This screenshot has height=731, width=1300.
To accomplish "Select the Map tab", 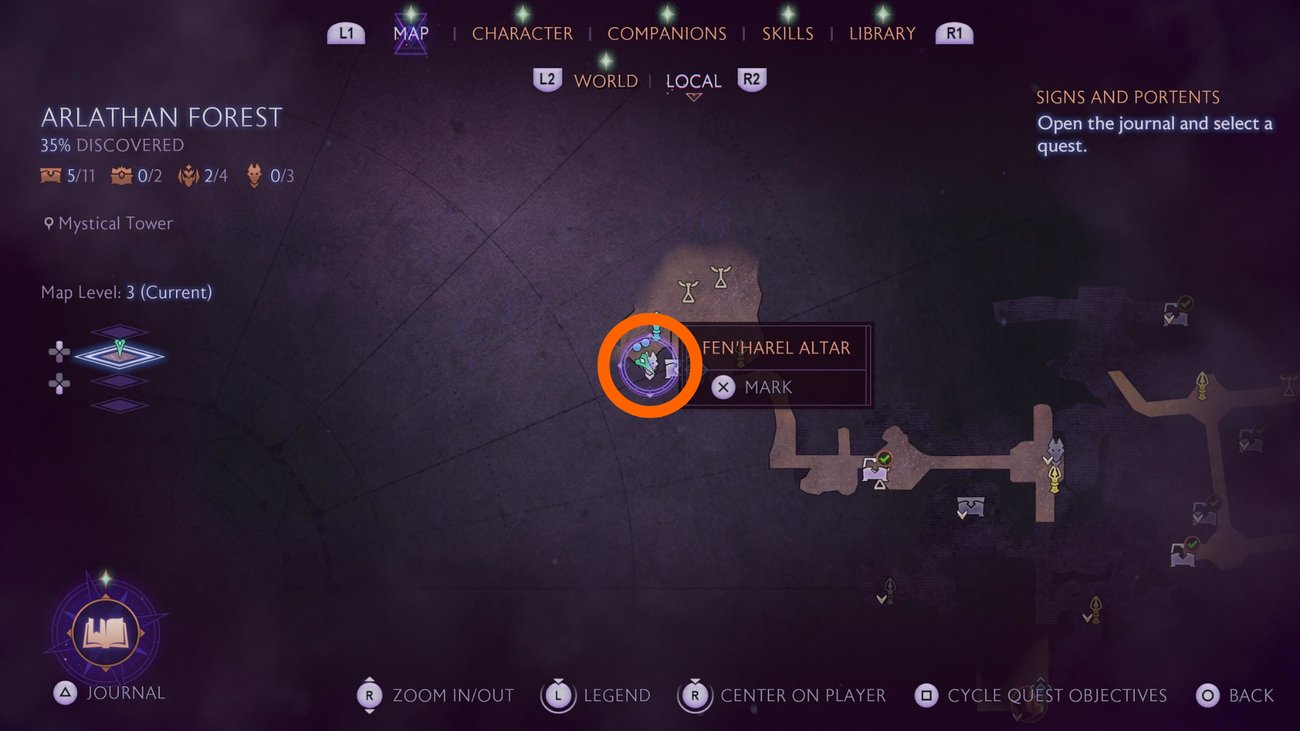I will point(411,34).
